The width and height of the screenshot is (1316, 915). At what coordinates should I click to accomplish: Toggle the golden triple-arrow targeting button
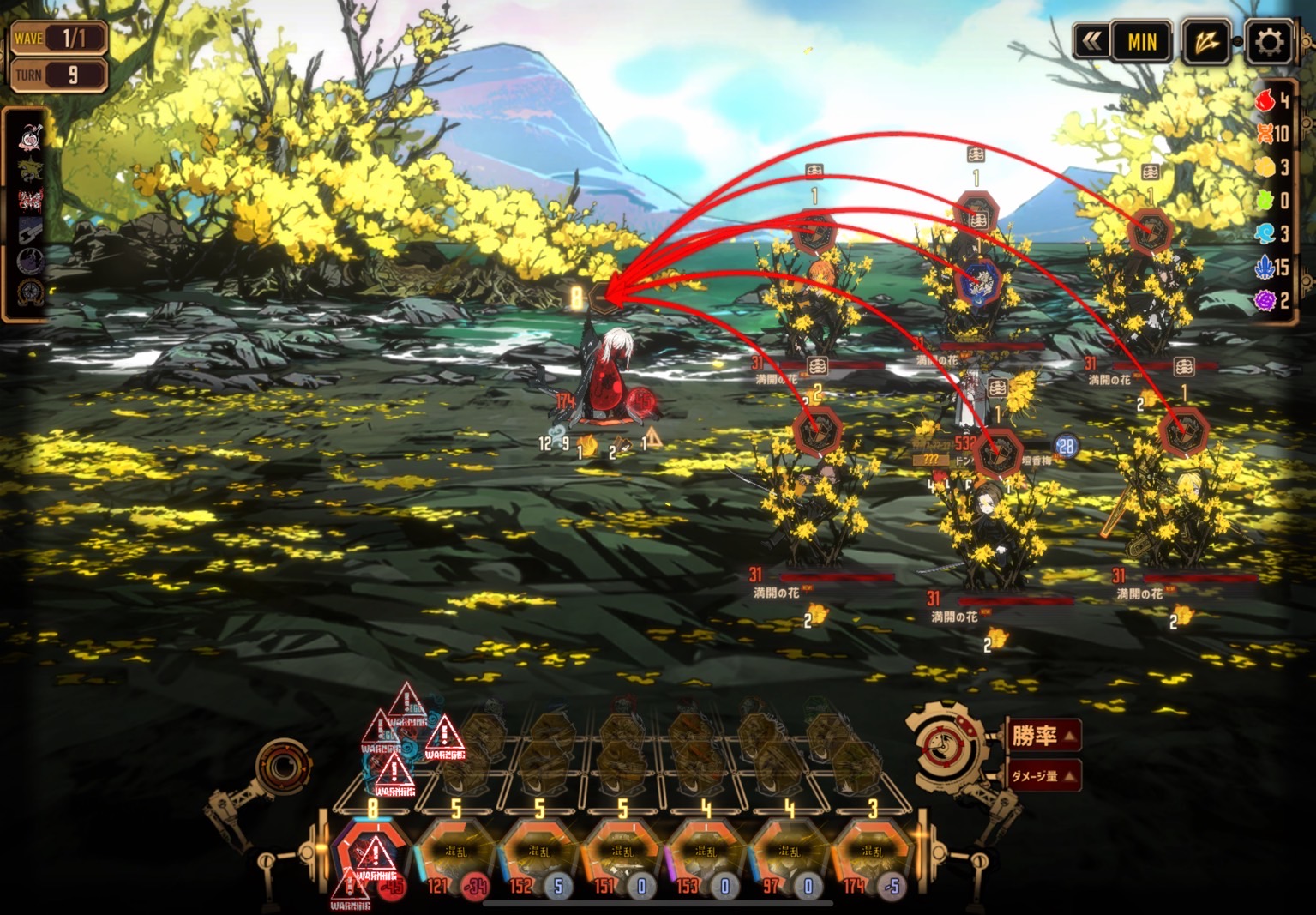click(x=1206, y=41)
